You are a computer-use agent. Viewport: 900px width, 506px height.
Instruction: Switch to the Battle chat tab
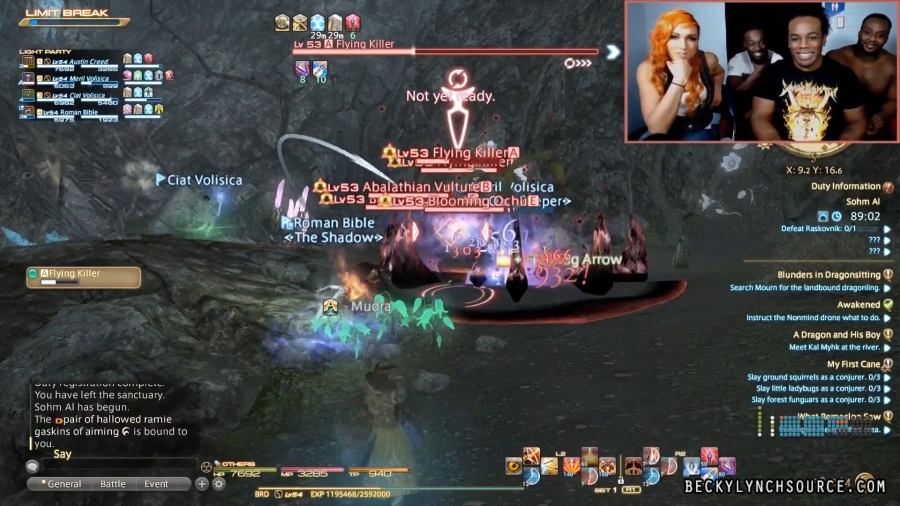point(113,484)
